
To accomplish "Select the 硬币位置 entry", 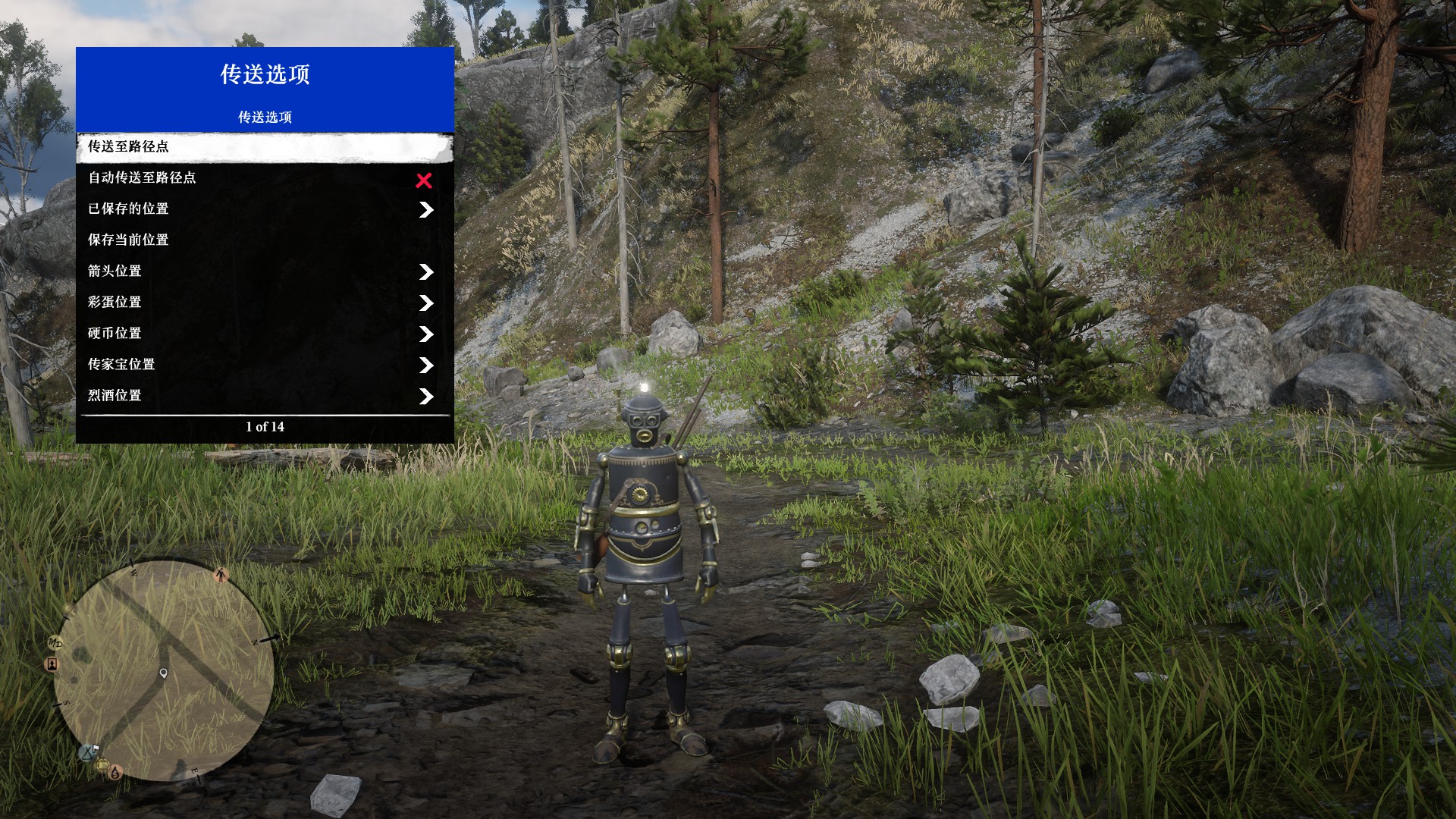I will (x=265, y=334).
